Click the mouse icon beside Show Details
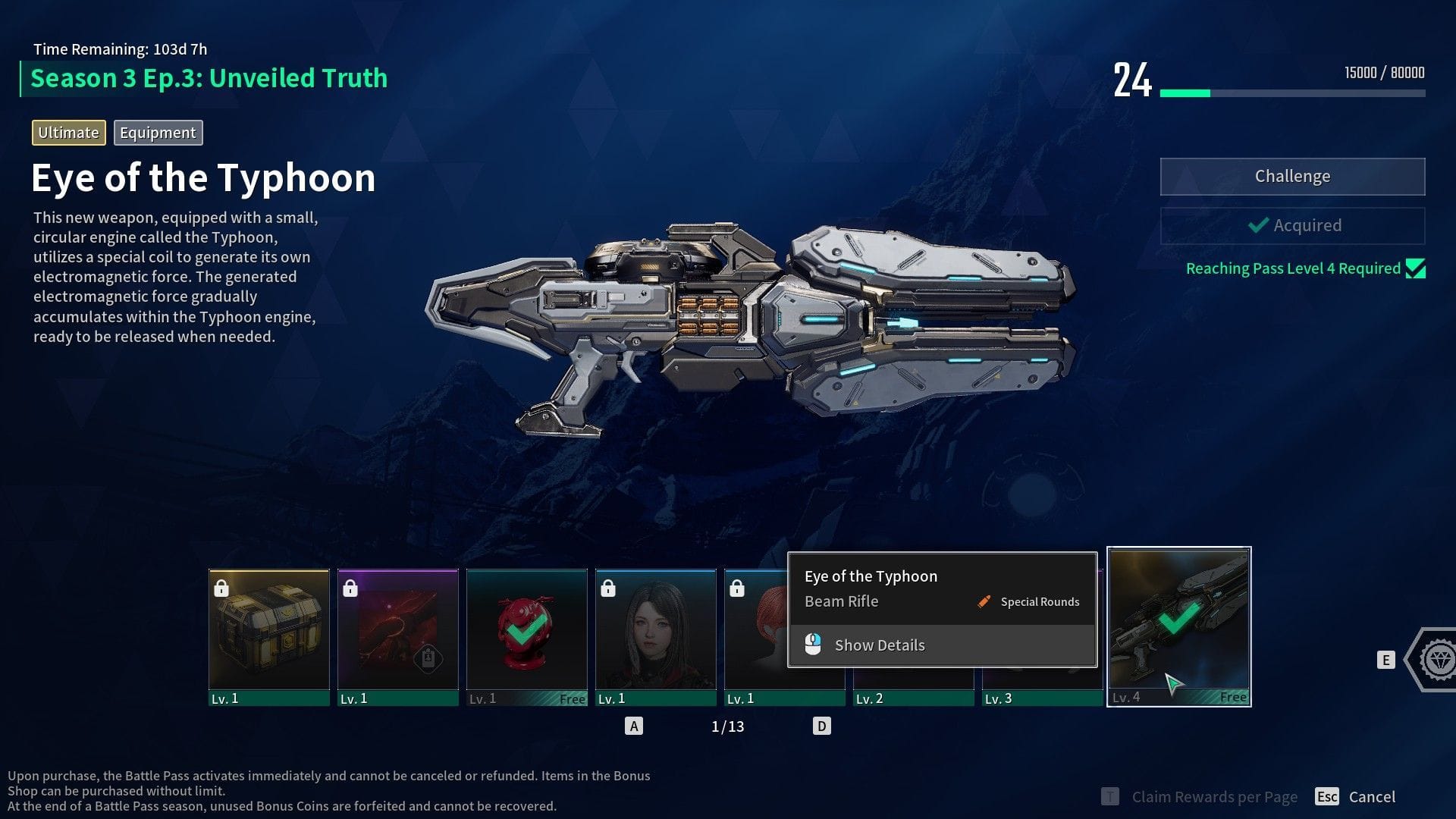Screen dimensions: 1456x819 click(813, 643)
